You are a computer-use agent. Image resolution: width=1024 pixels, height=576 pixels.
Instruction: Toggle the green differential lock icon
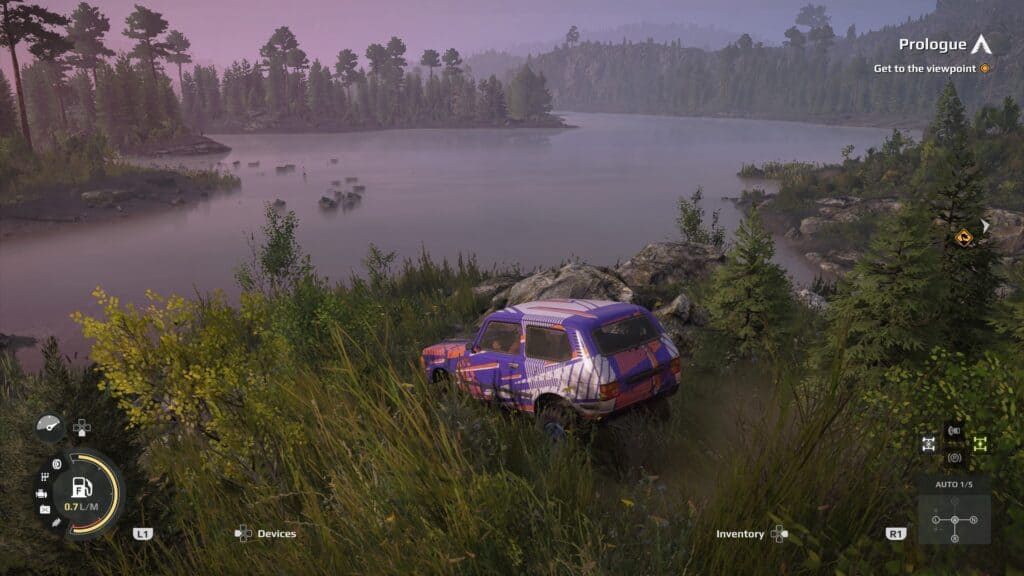(x=980, y=443)
